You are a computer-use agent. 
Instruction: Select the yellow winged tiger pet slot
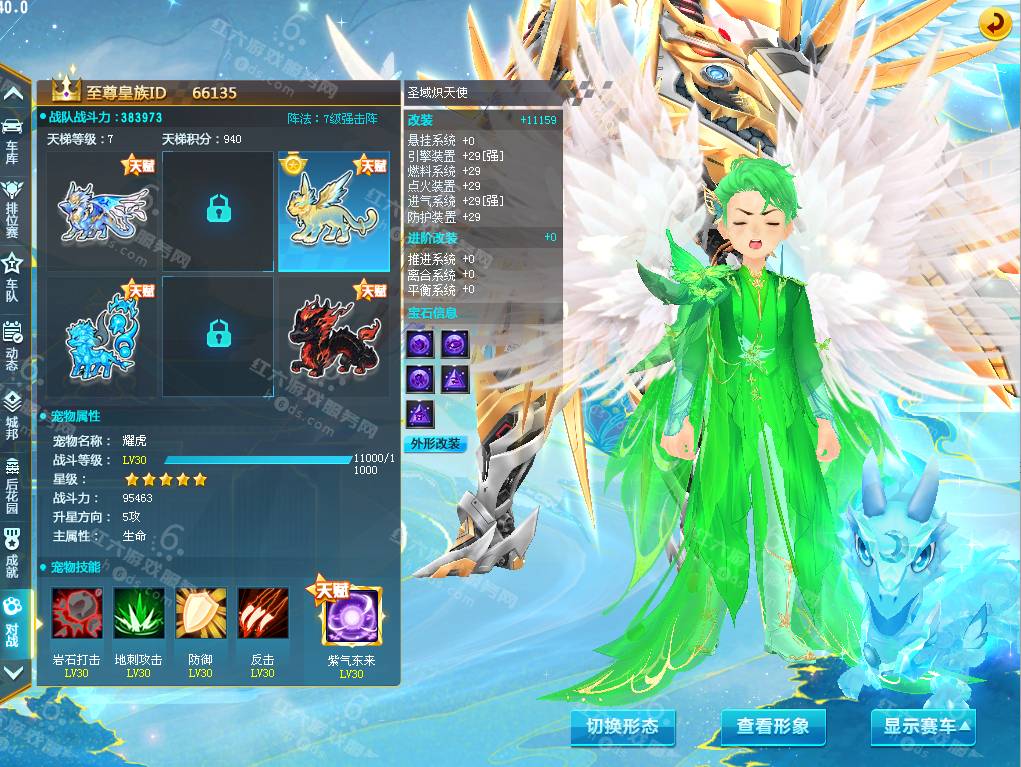pyautogui.click(x=333, y=212)
